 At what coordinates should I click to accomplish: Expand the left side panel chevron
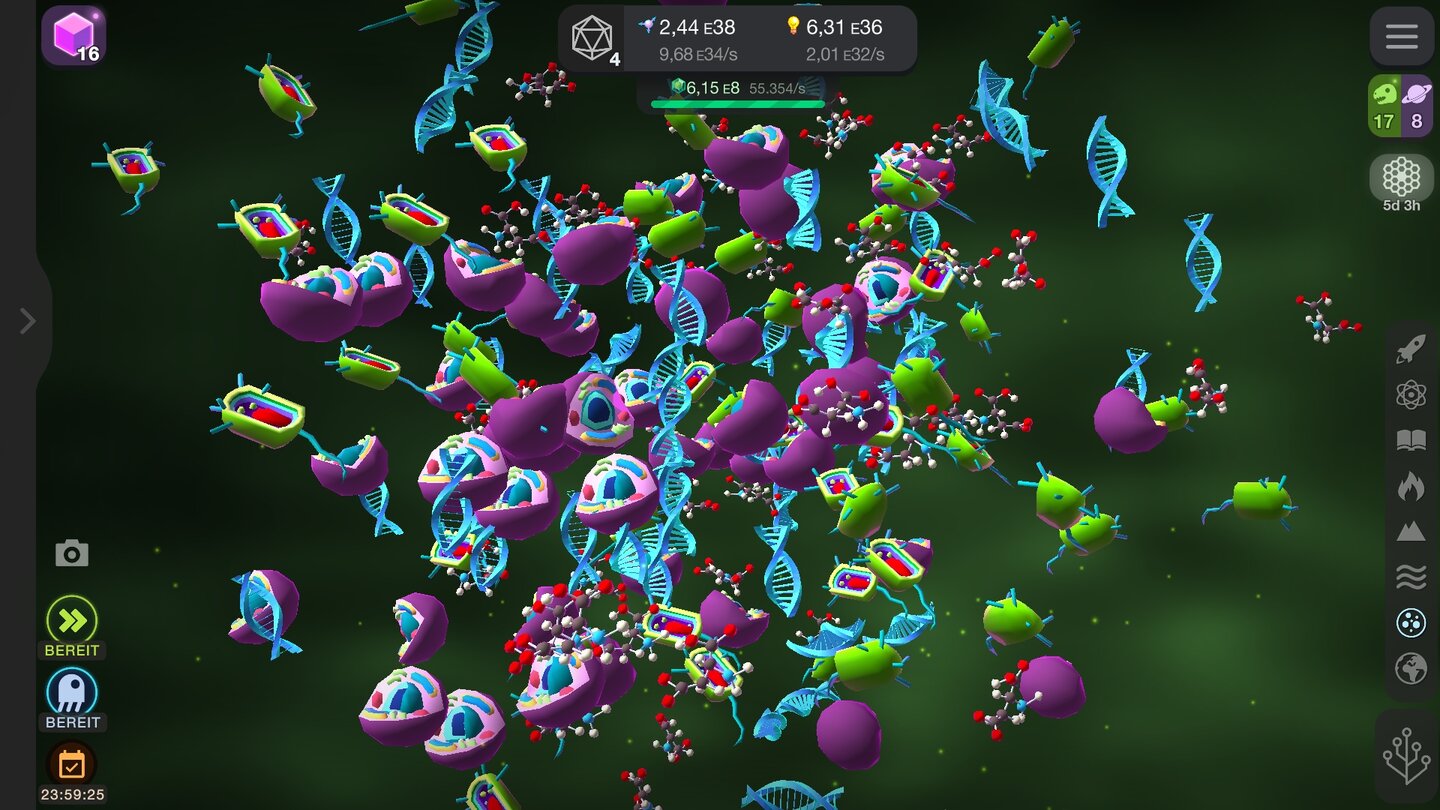click(x=27, y=320)
